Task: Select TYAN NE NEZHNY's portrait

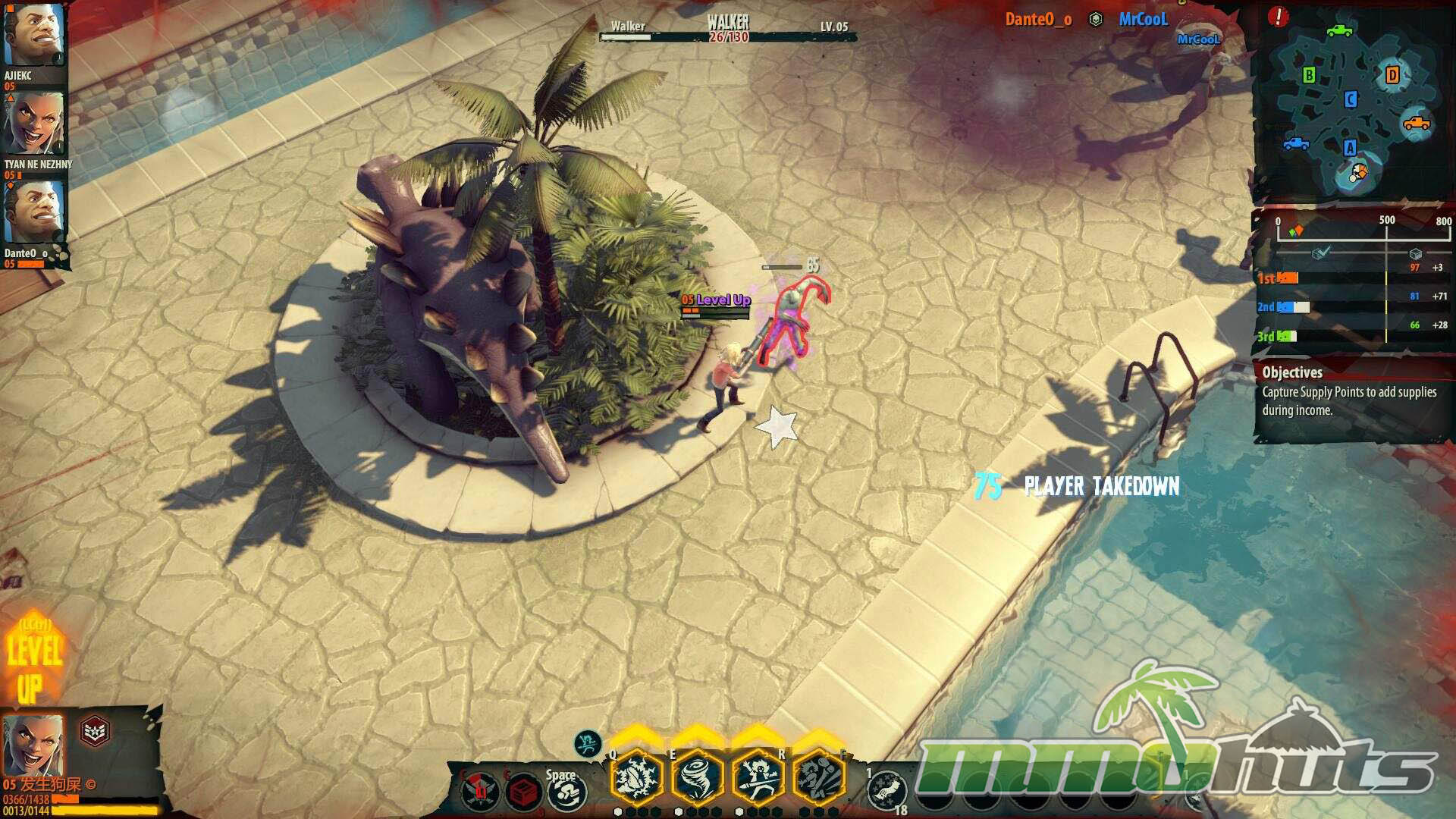Action: click(34, 124)
